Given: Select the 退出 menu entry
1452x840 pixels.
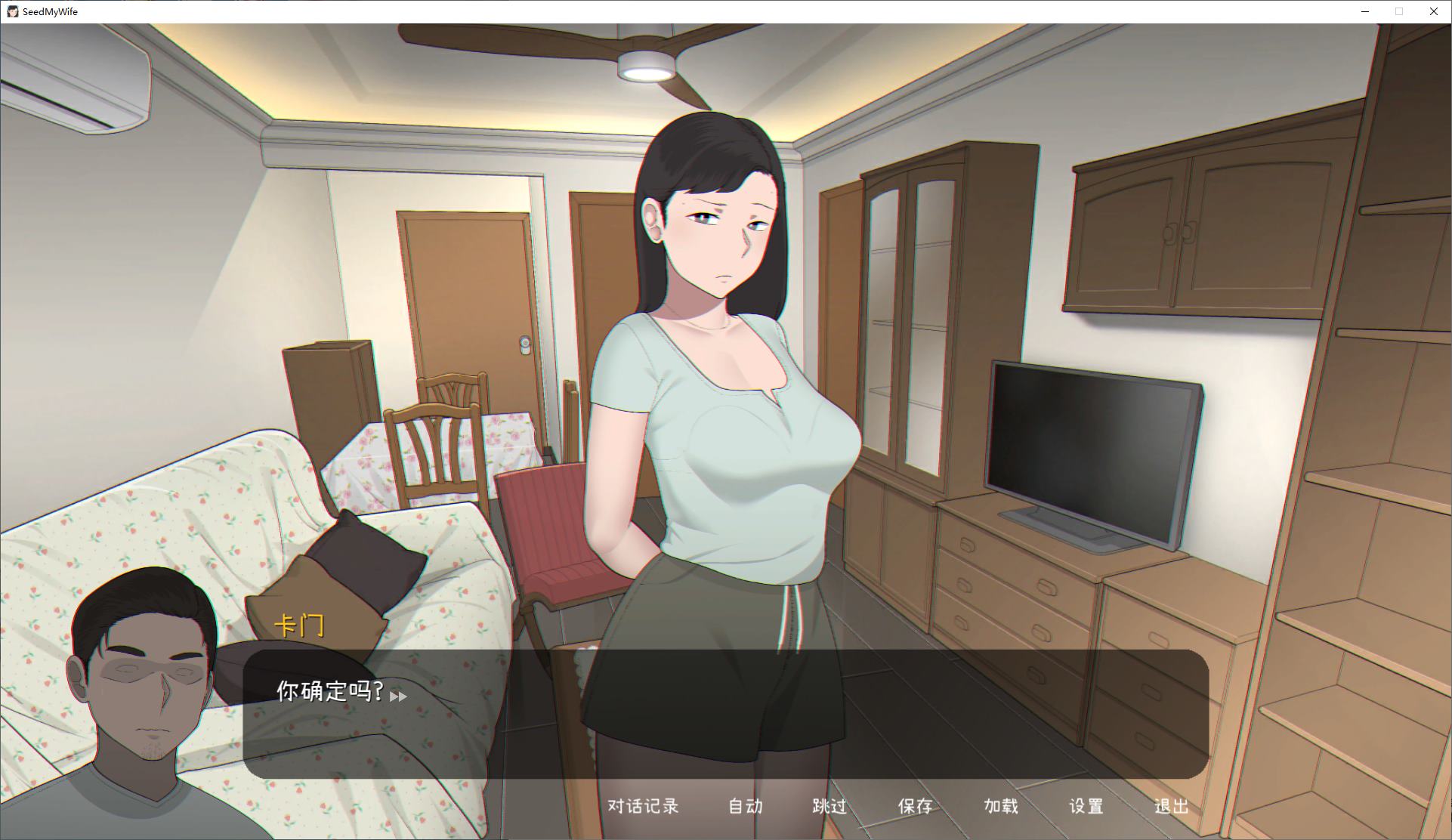Looking at the screenshot, I should click(1171, 807).
